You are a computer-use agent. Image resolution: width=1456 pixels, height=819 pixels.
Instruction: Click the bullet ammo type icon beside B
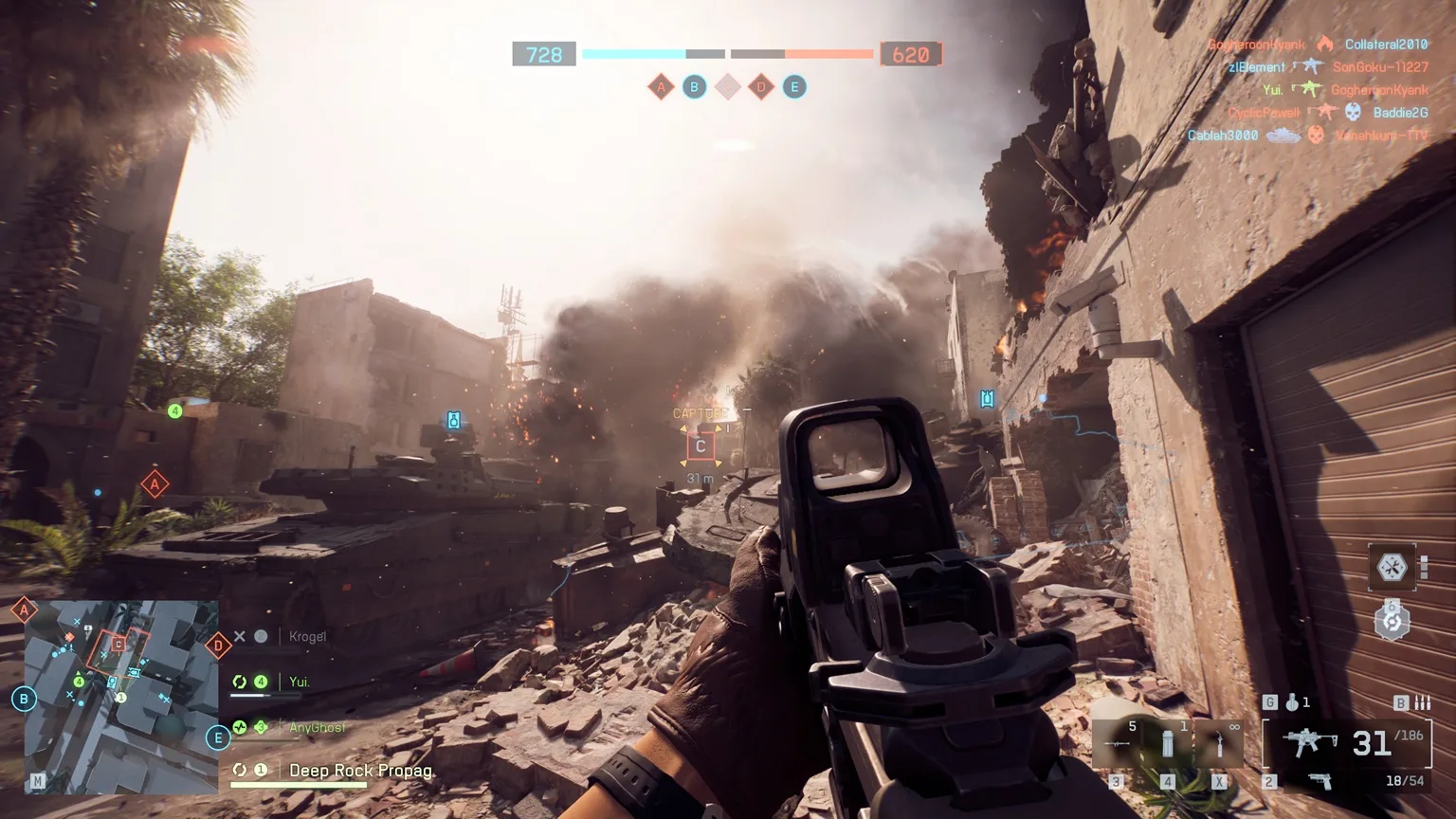tap(1422, 702)
